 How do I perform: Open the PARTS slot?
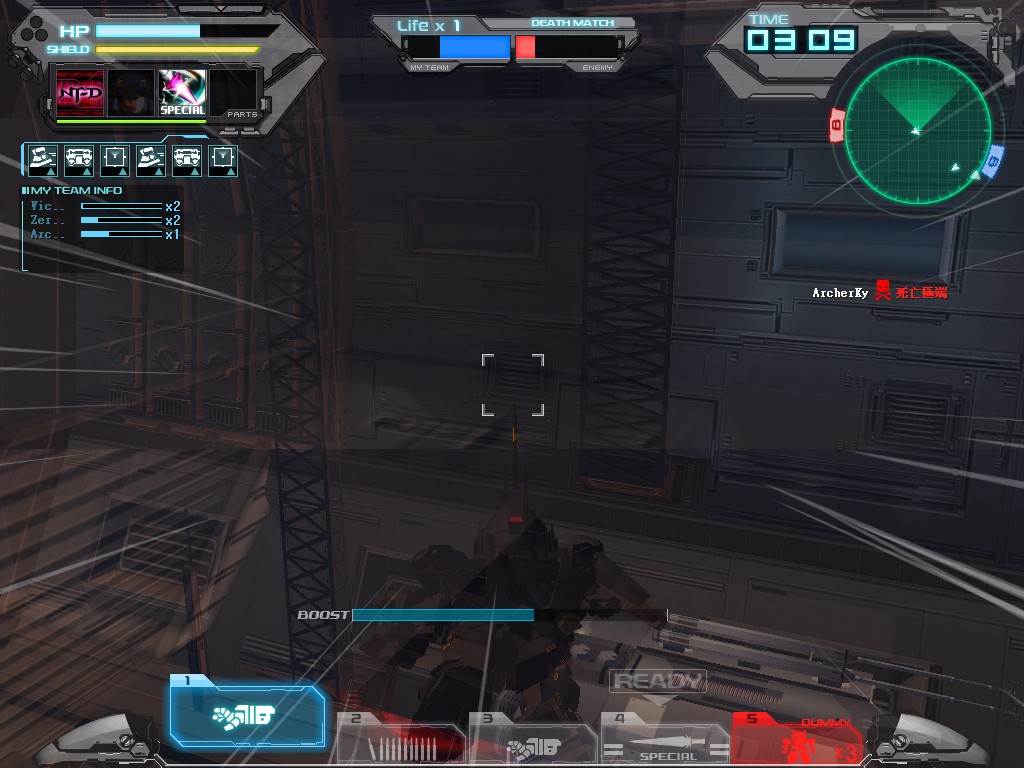(235, 93)
